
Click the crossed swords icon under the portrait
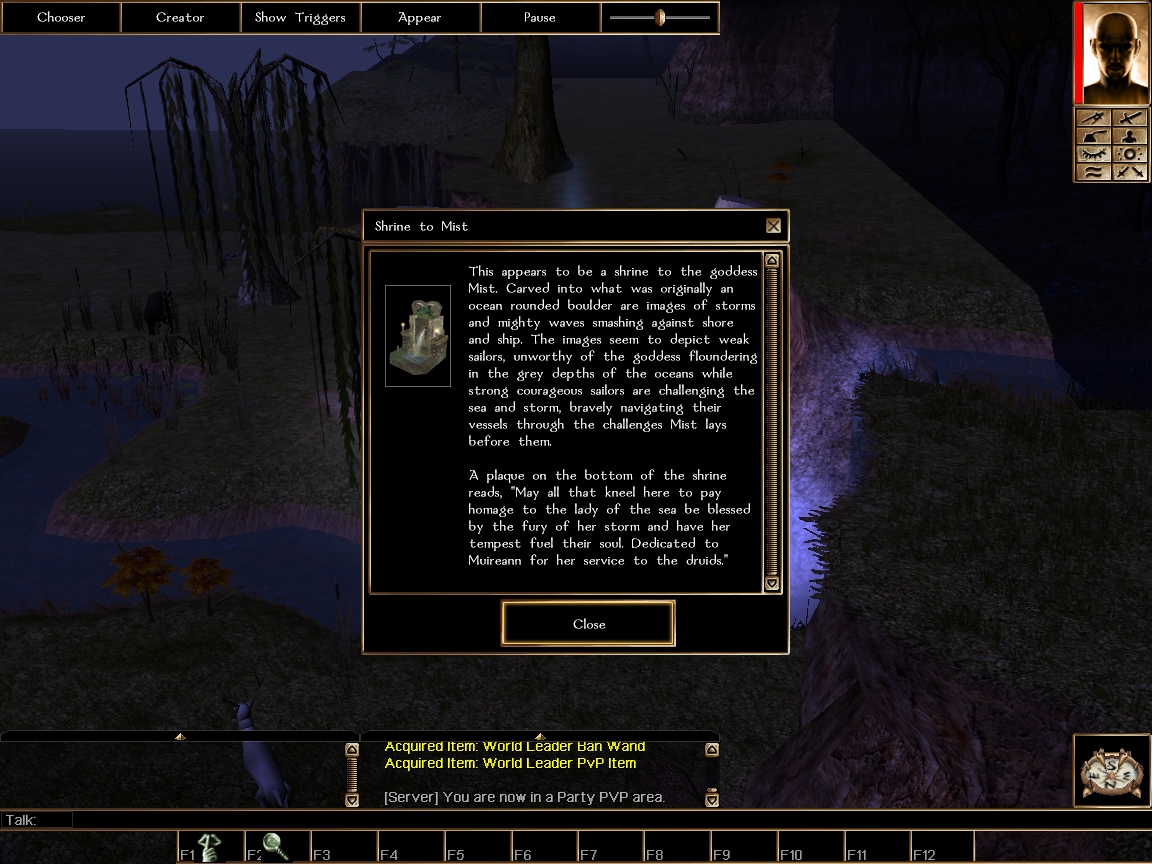tap(1129, 172)
